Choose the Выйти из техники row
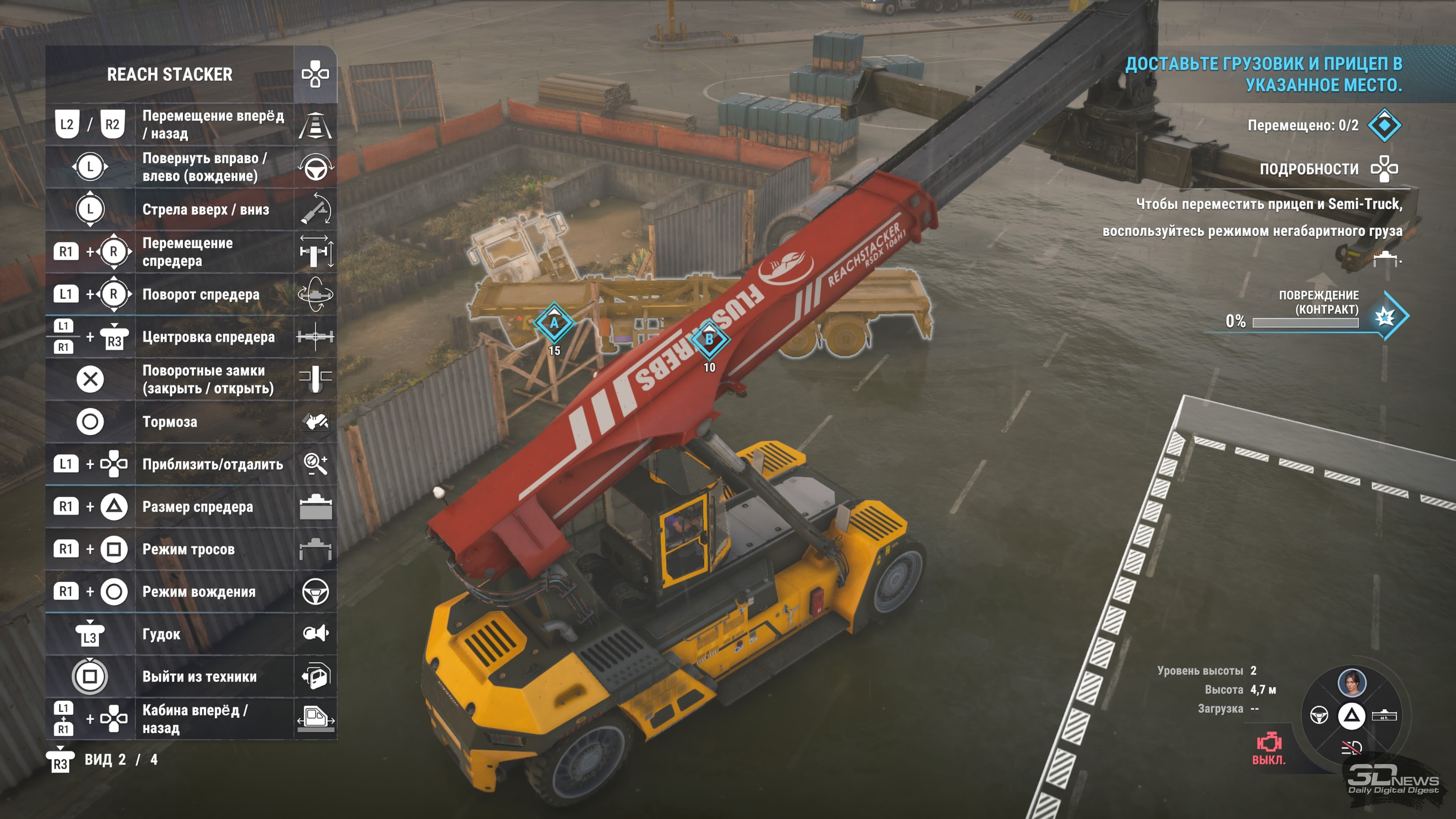 pyautogui.click(x=191, y=676)
